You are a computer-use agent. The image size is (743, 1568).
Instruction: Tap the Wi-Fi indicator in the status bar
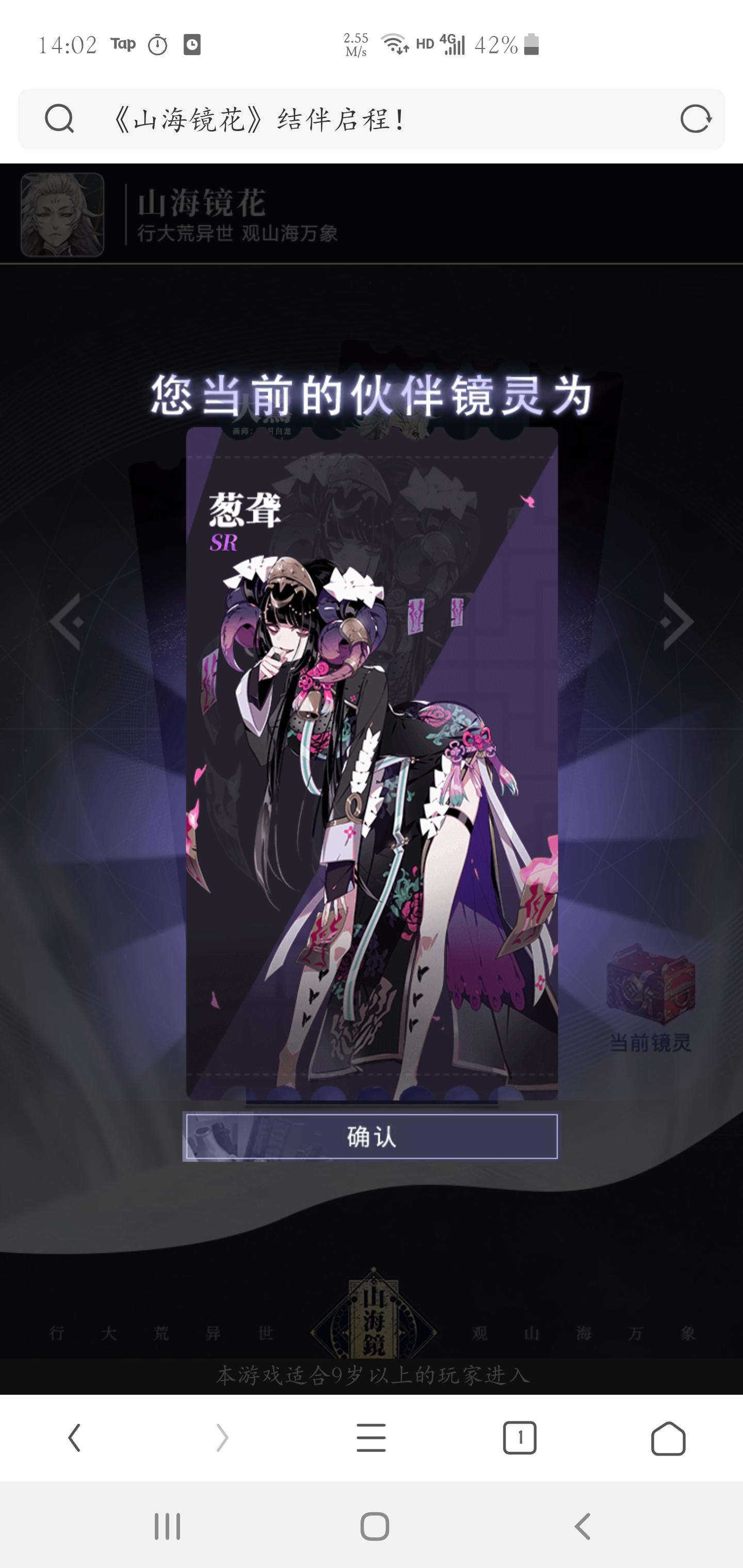point(393,43)
